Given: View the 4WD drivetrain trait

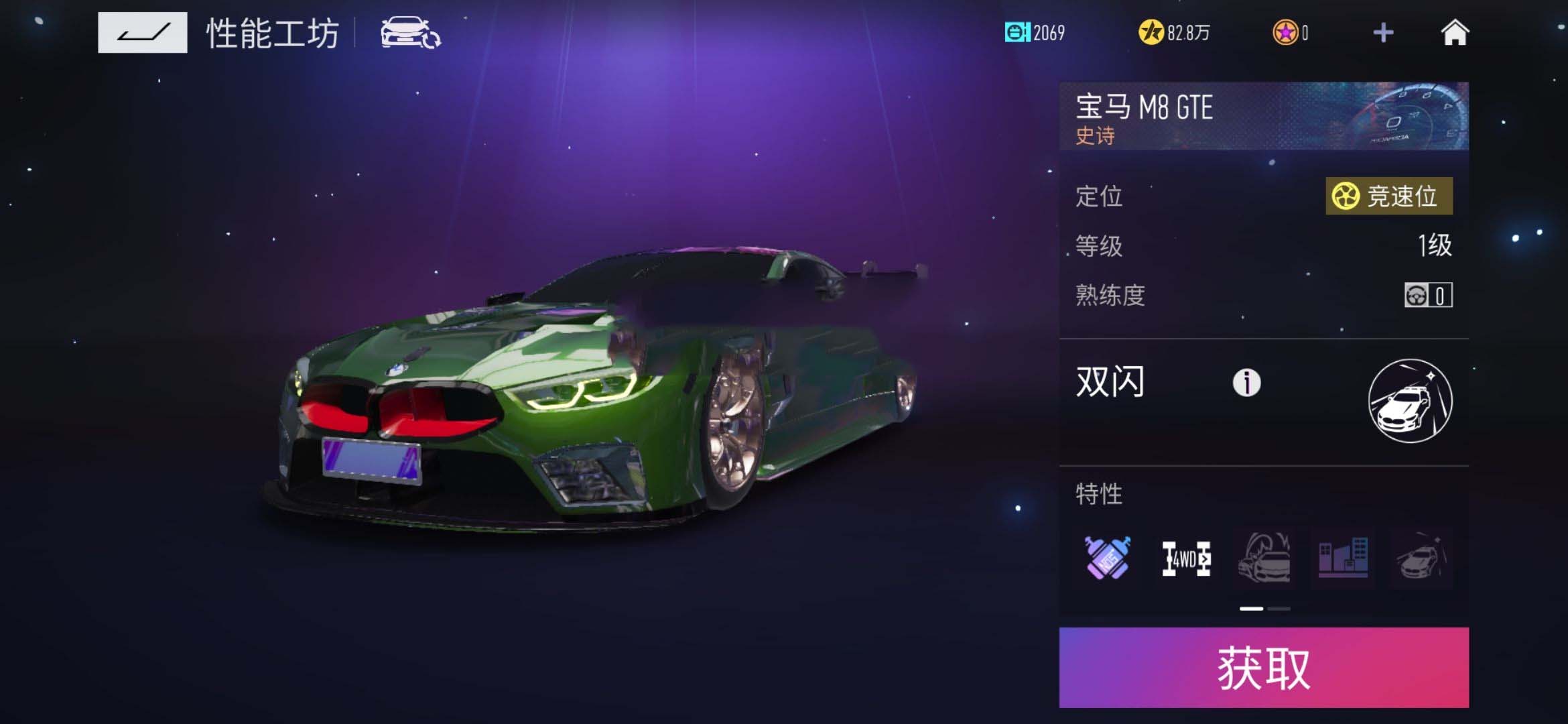Looking at the screenshot, I should tap(1186, 558).
